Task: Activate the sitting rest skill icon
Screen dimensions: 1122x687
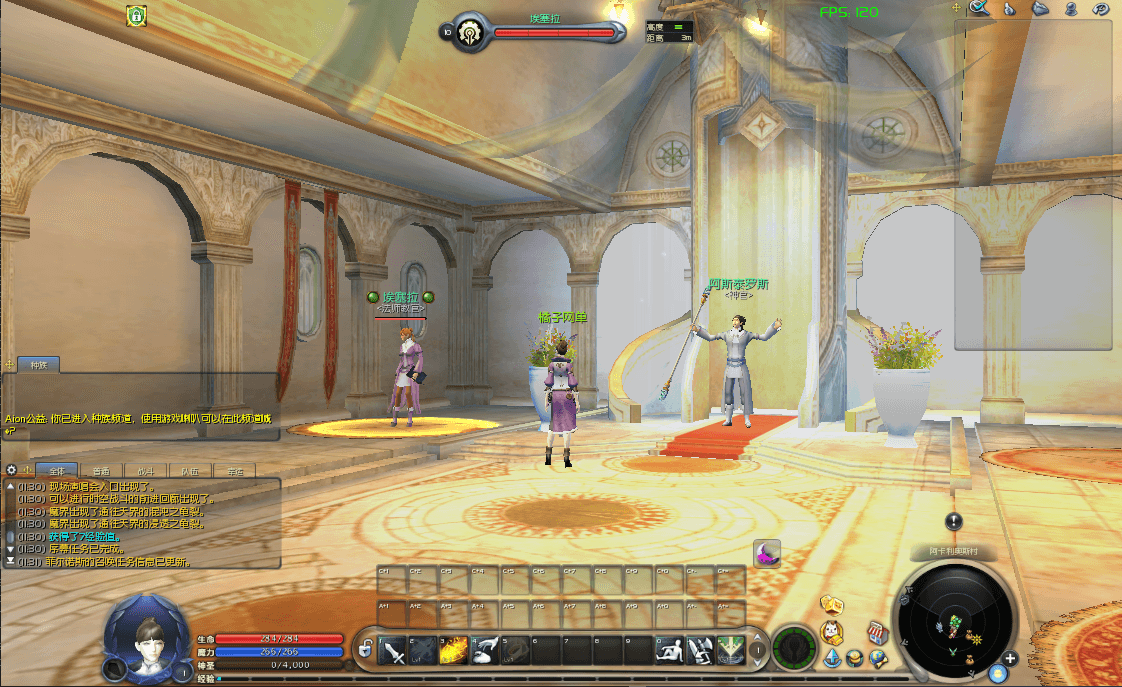Action: [670, 651]
